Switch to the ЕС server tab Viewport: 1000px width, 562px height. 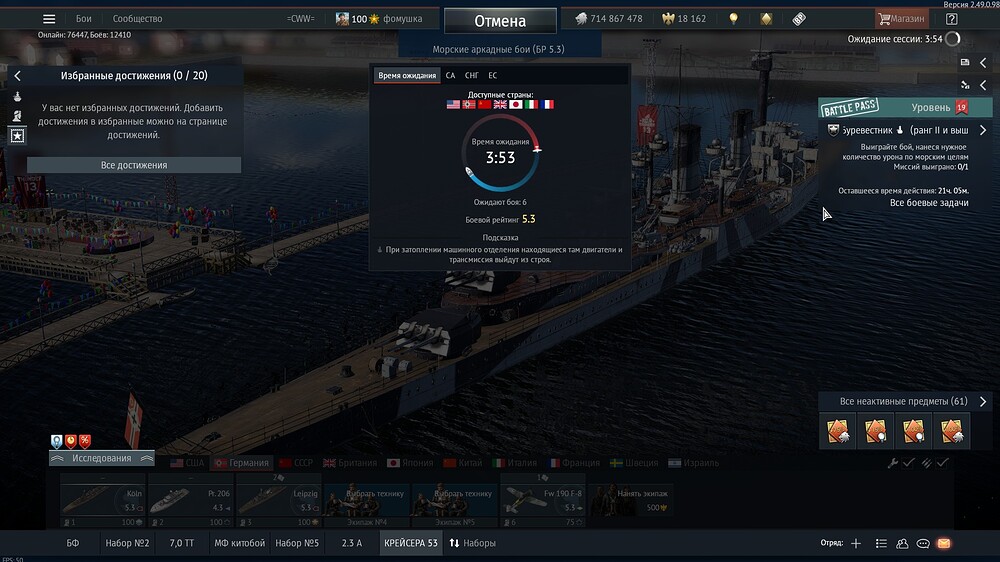tap(493, 75)
